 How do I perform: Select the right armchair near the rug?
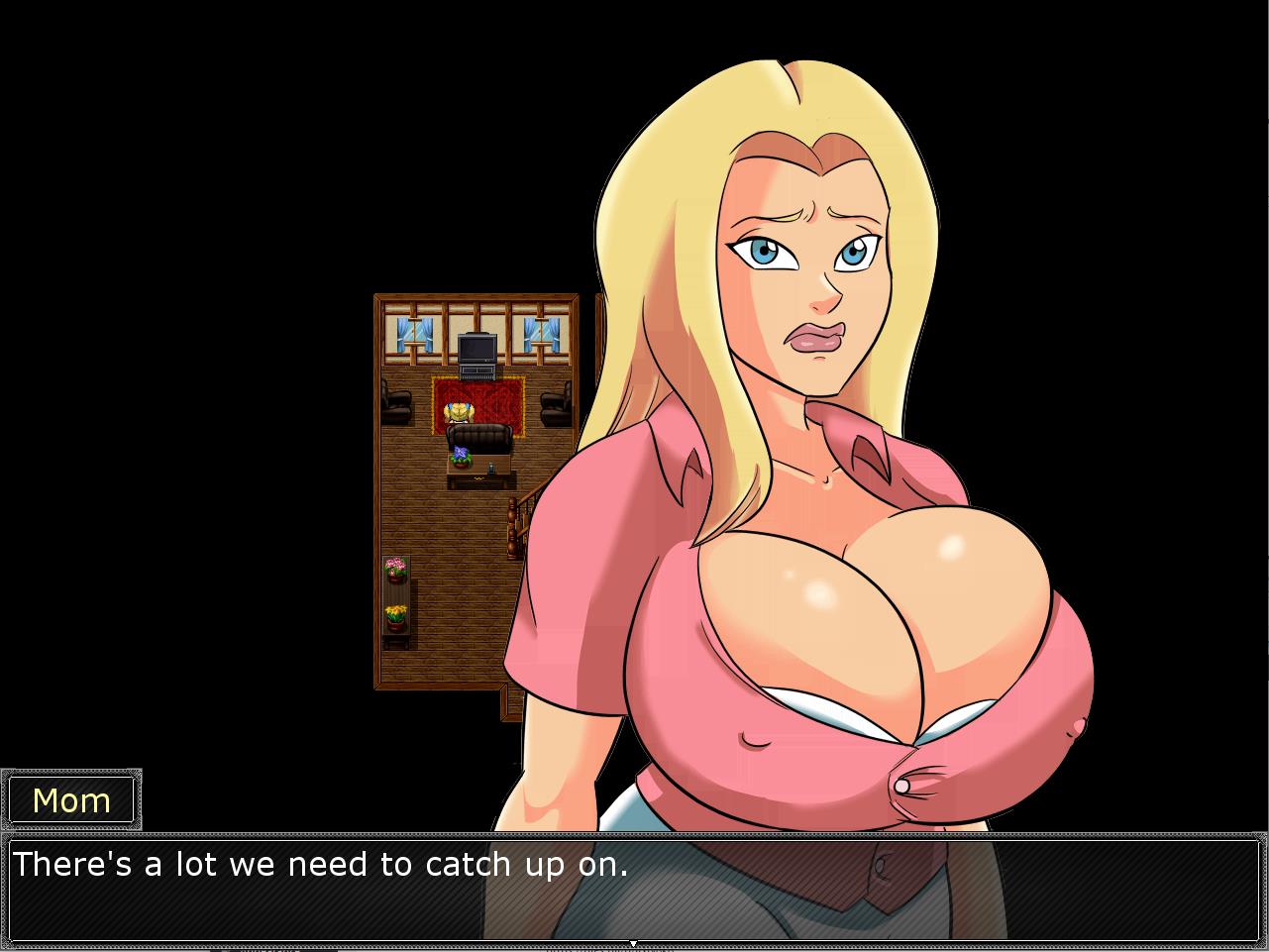tap(555, 402)
